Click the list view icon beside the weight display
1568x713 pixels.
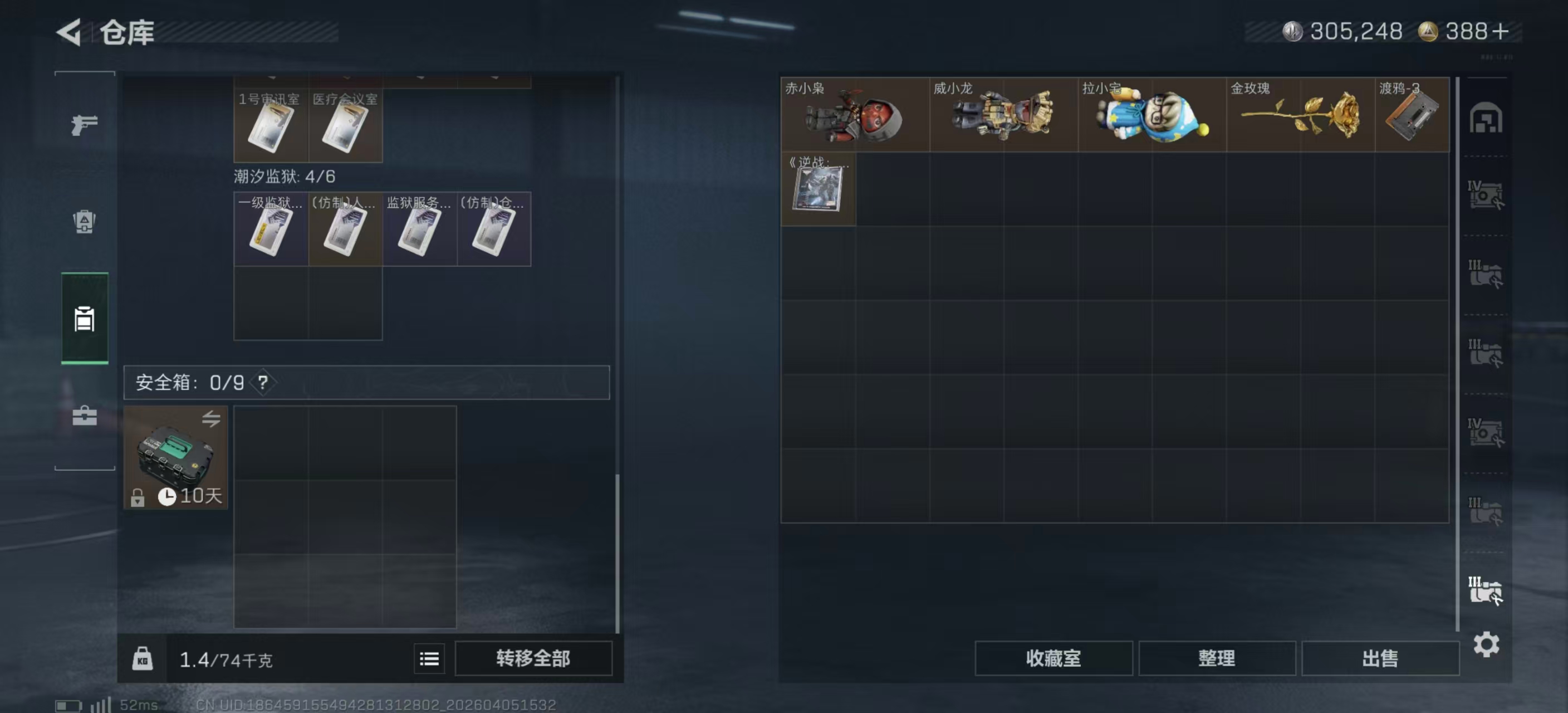tap(429, 659)
